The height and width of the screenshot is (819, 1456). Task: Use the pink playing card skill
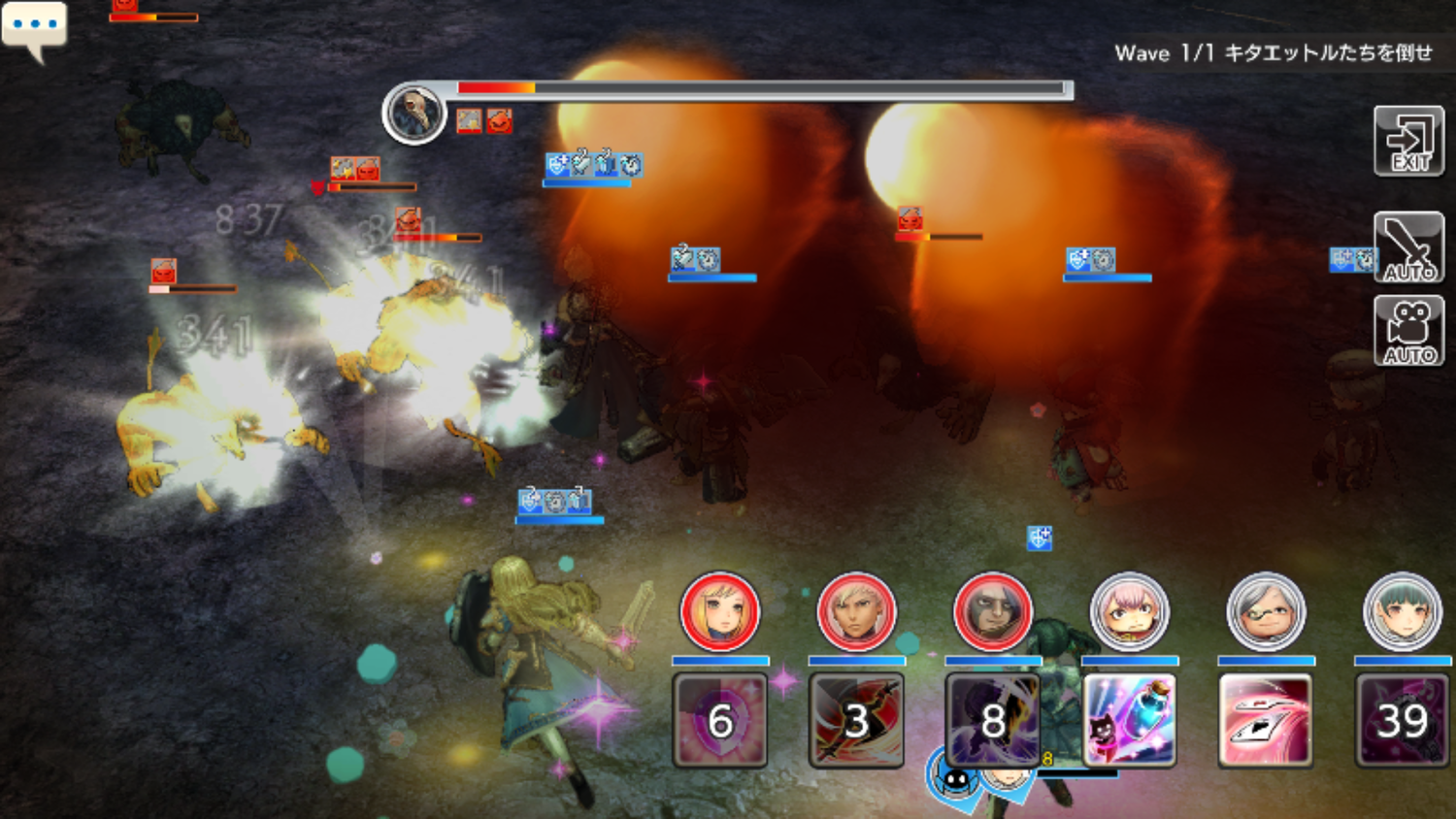[x=1266, y=720]
